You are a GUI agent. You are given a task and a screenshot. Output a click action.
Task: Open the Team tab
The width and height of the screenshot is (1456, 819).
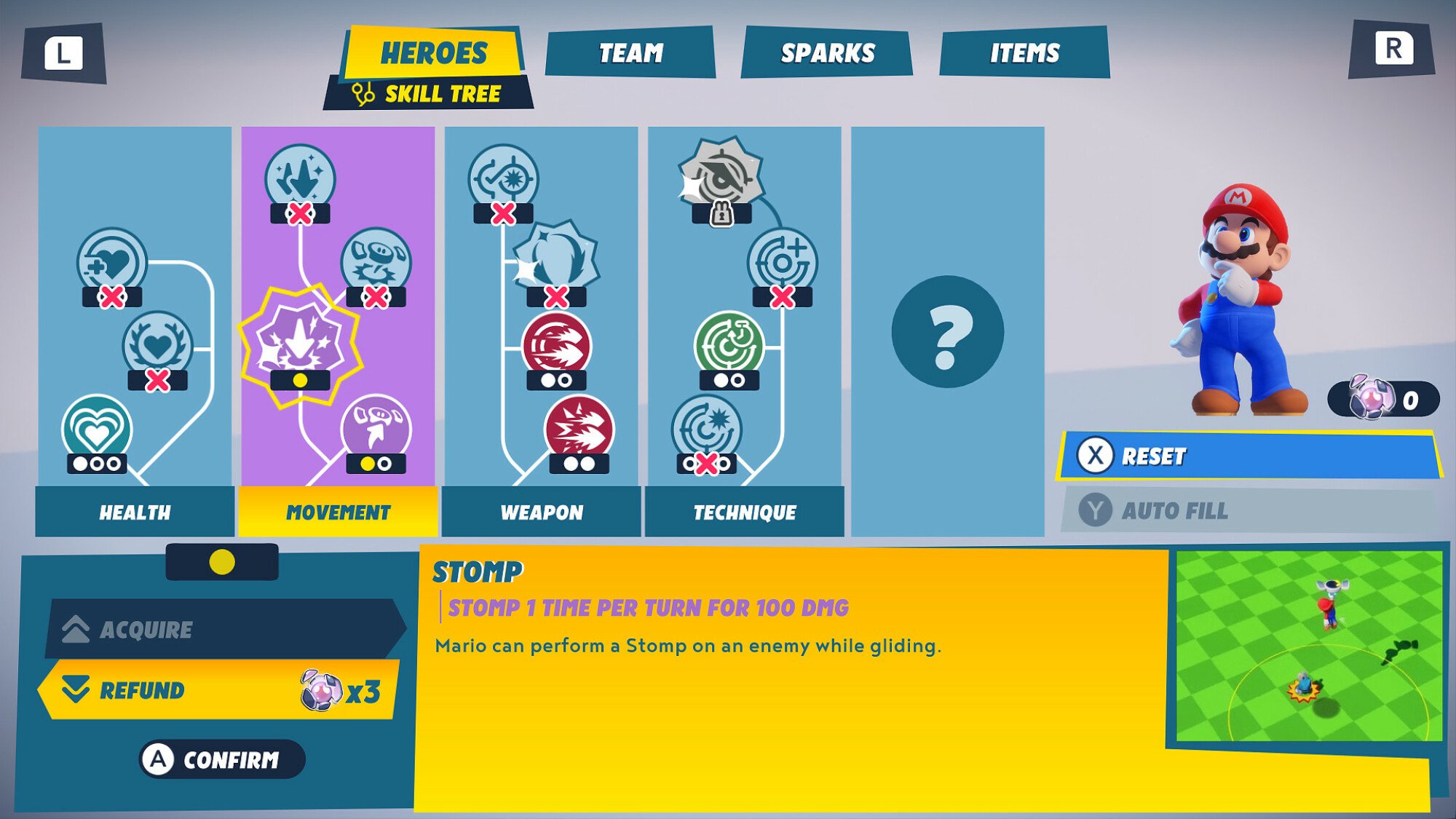(630, 51)
